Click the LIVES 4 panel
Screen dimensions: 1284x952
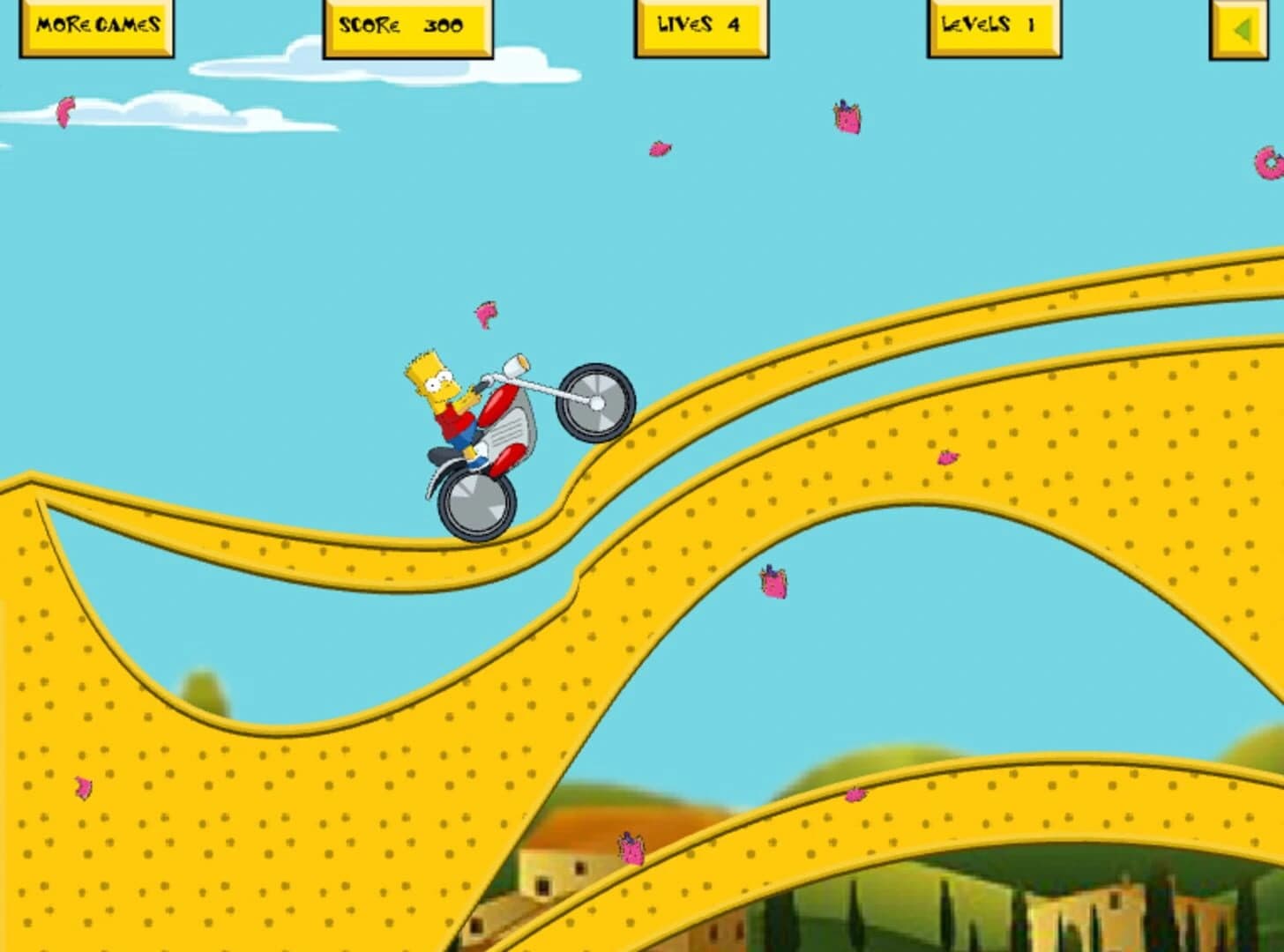[699, 26]
